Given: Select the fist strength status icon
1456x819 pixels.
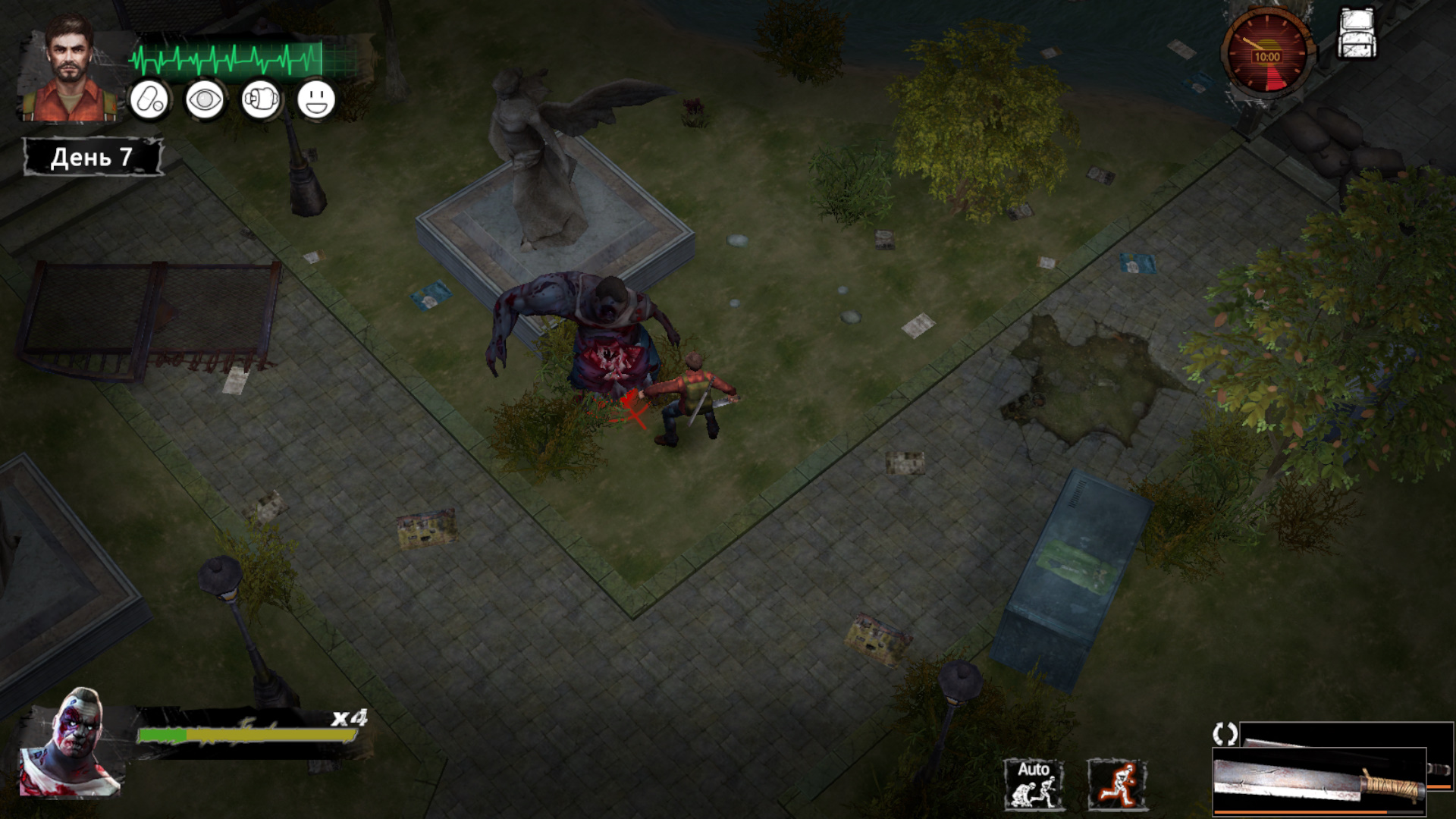Looking at the screenshot, I should click(x=261, y=100).
